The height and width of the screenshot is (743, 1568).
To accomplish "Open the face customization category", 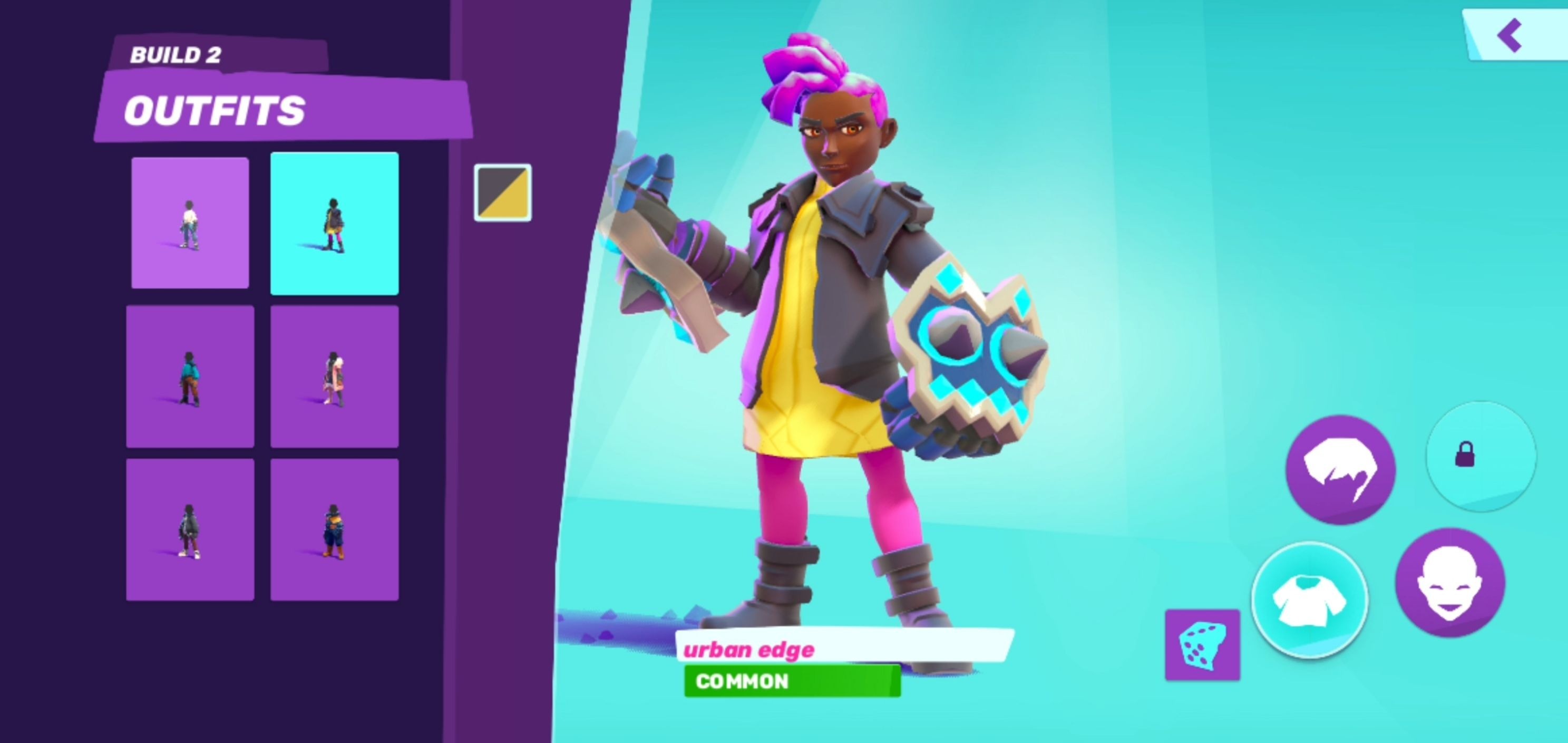I will pos(1449,582).
